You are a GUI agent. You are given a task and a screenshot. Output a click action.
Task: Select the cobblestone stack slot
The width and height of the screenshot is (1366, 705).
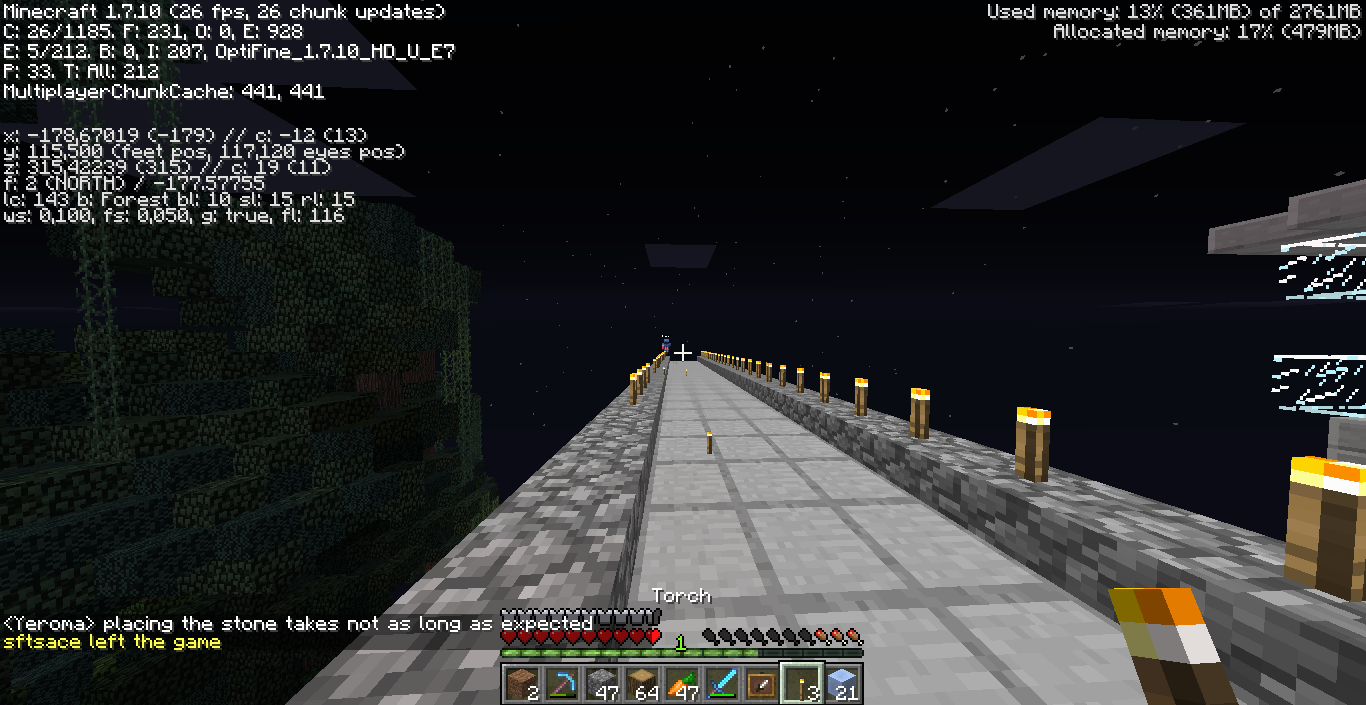[x=601, y=684]
